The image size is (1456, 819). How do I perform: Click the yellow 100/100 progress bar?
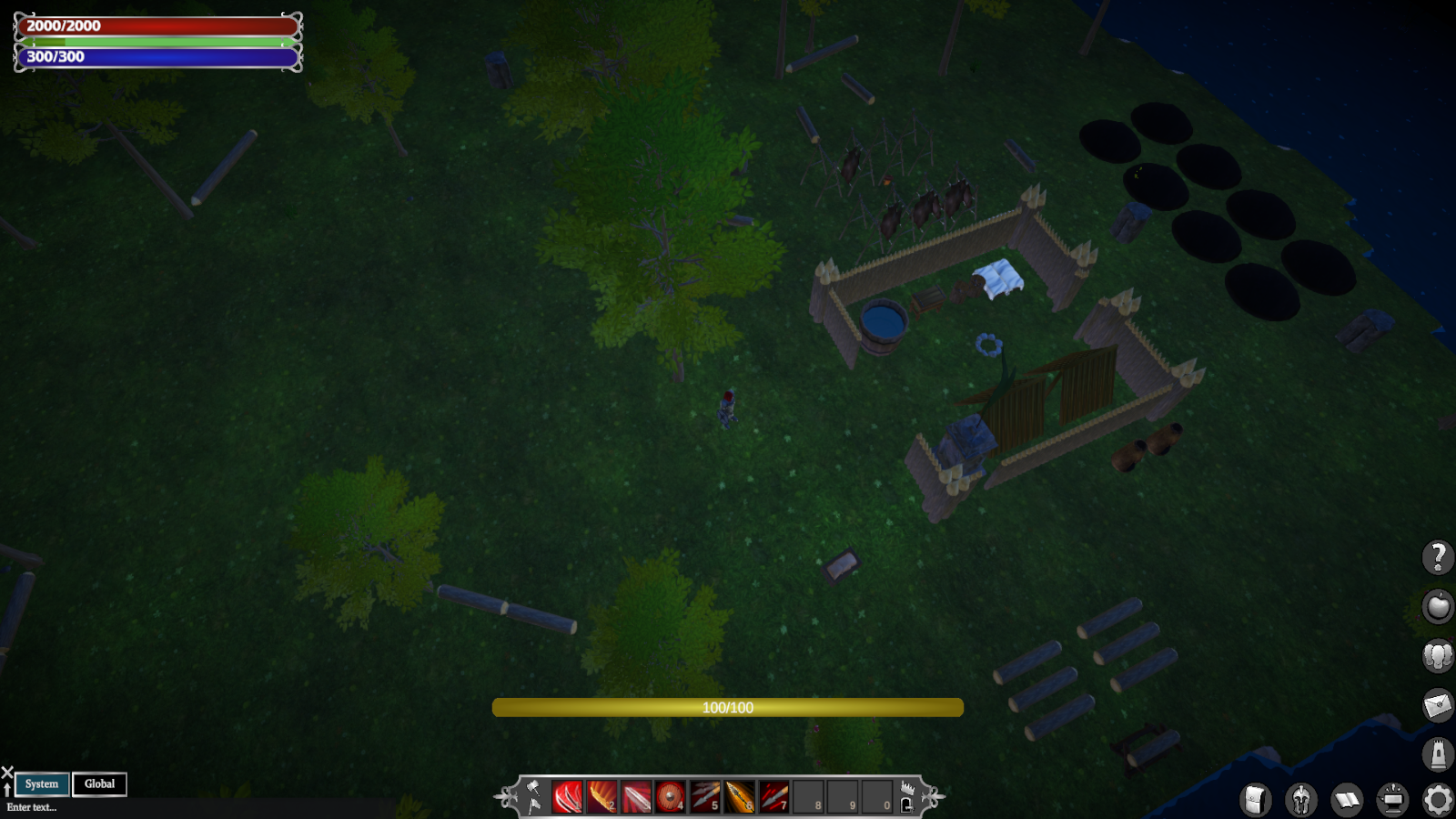pyautogui.click(x=726, y=707)
